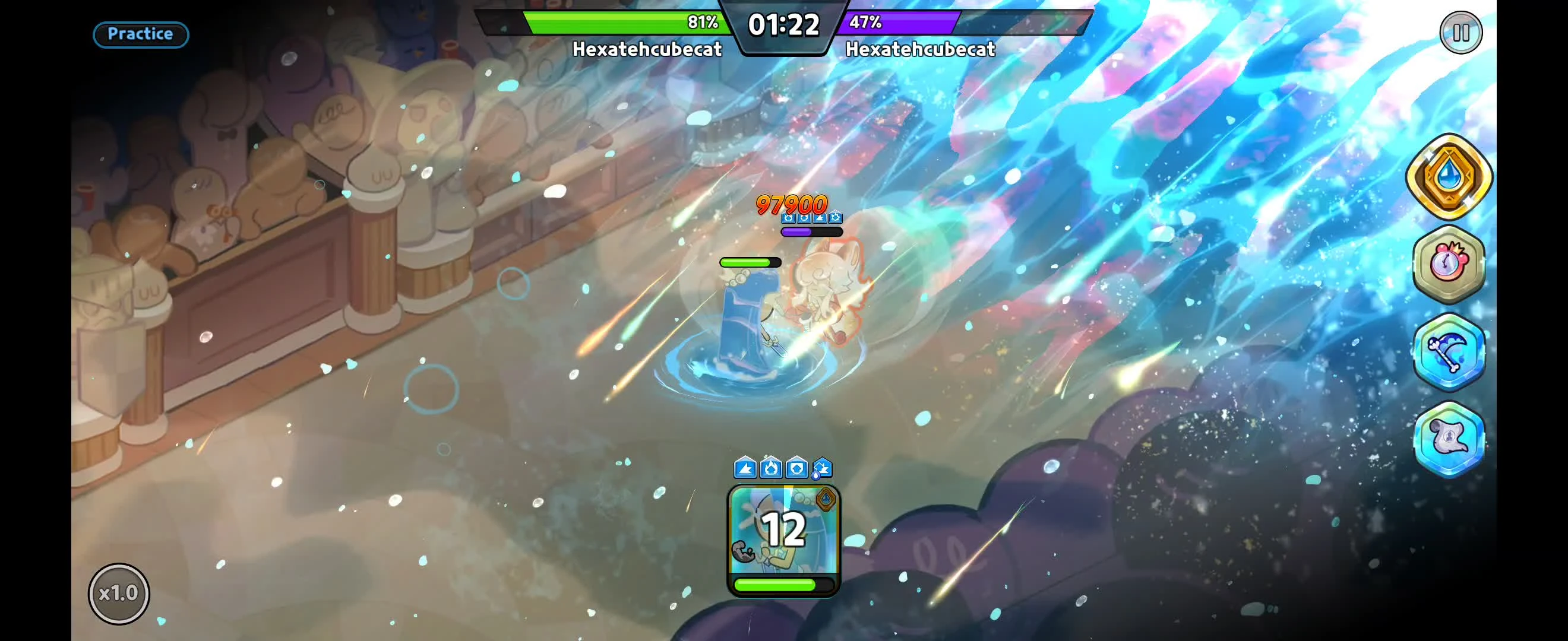The height and width of the screenshot is (641, 1568).
Task: Select the right Hexatehcubecat player name
Action: point(921,49)
